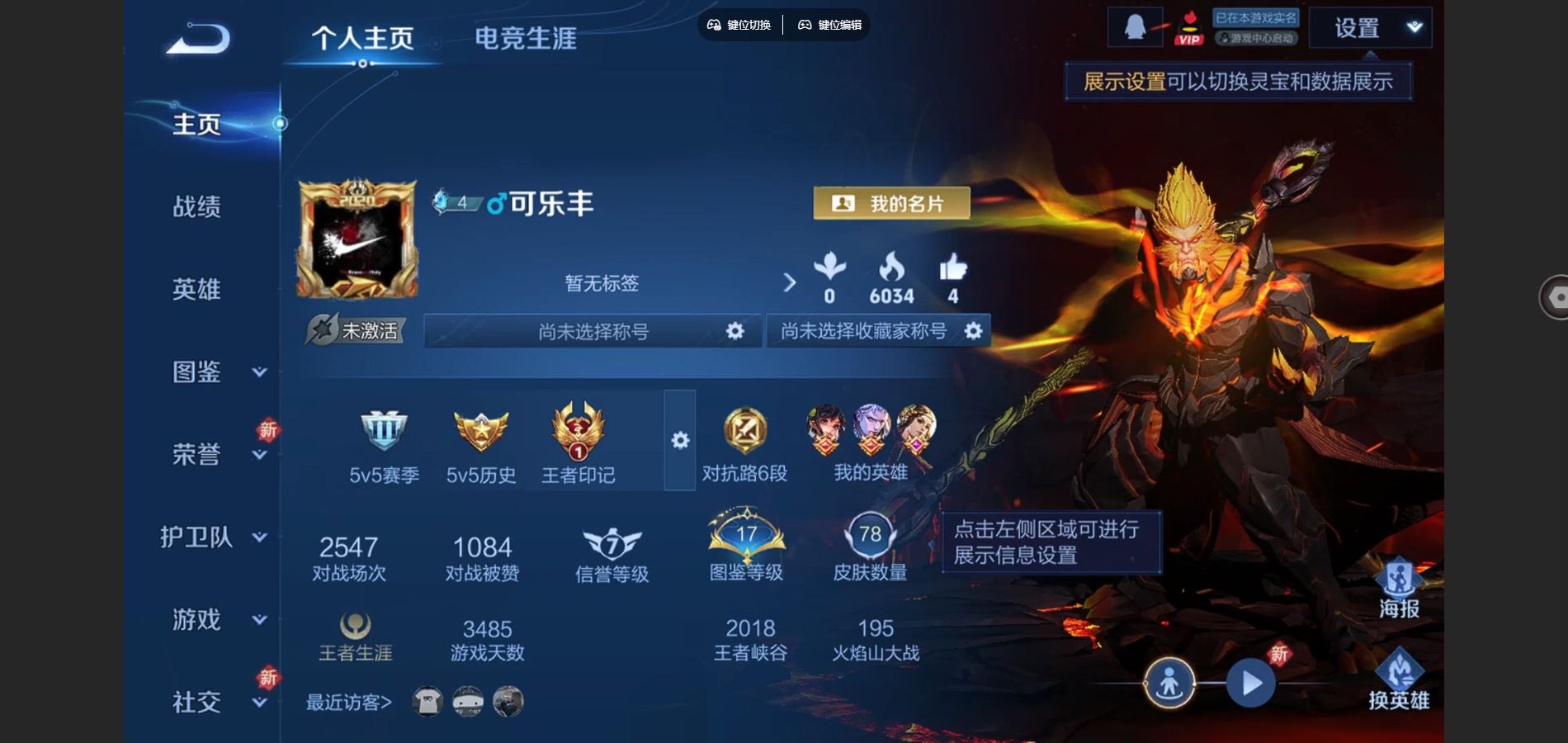
Task: Switch to the 电竞生涯 tab
Action: (x=527, y=38)
